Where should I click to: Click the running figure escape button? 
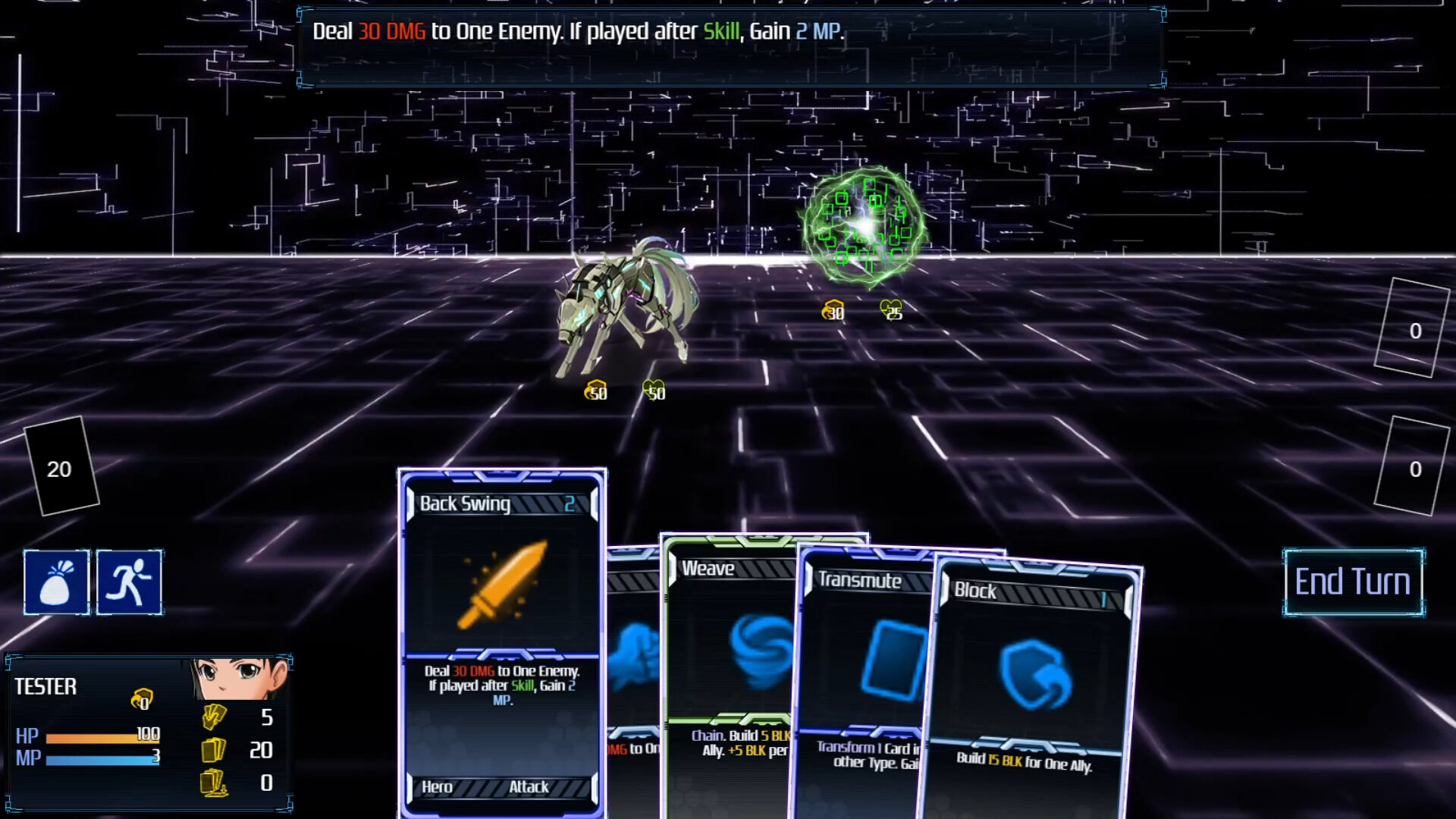click(129, 582)
